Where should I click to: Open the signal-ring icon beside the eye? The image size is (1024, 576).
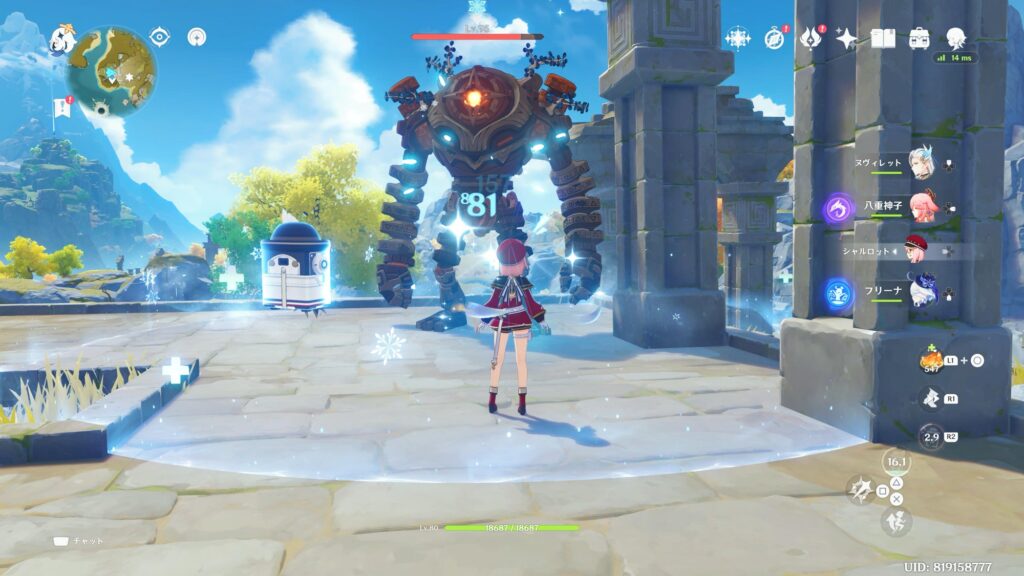pyautogui.click(x=196, y=37)
